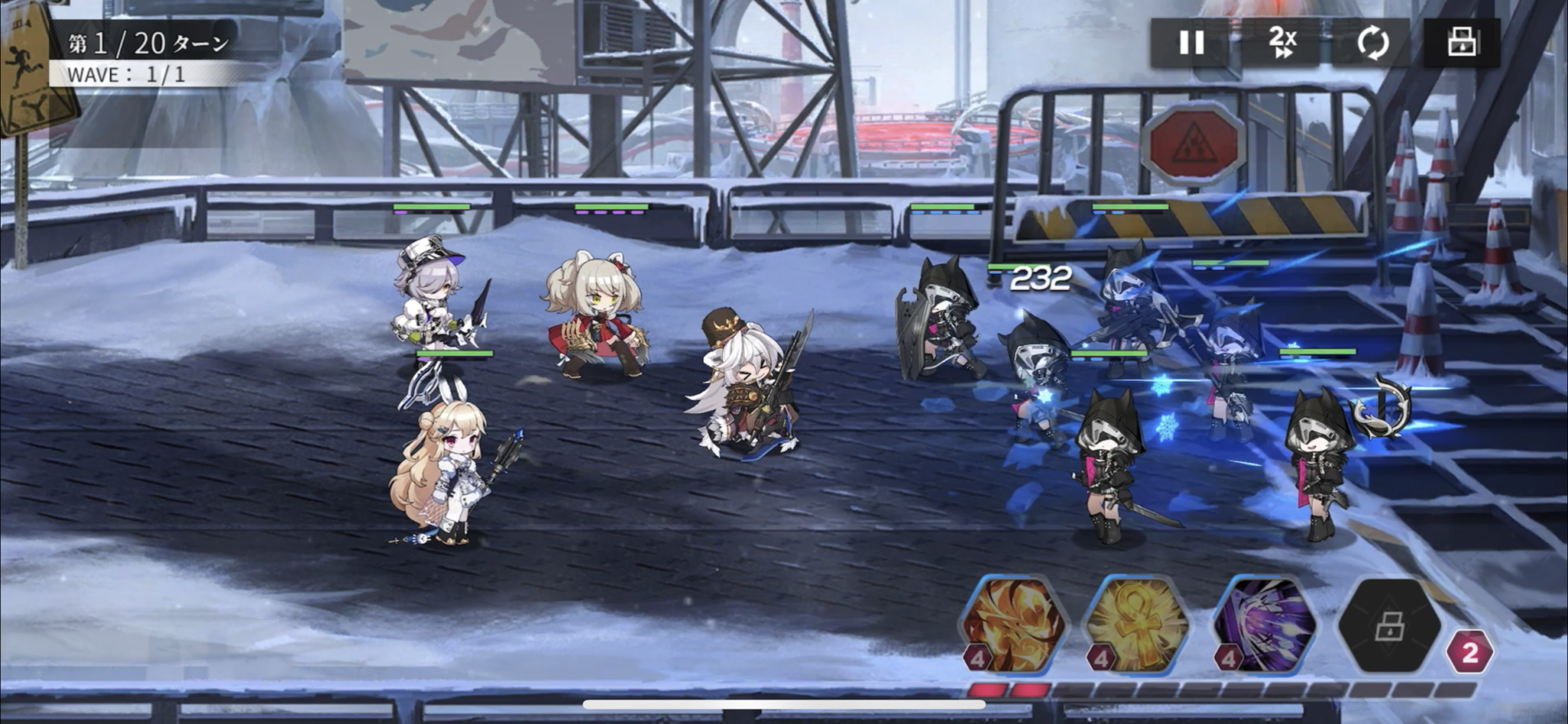Toggle auto-battle with the circular arrows button
This screenshot has width=1568, height=724.
1373,42
